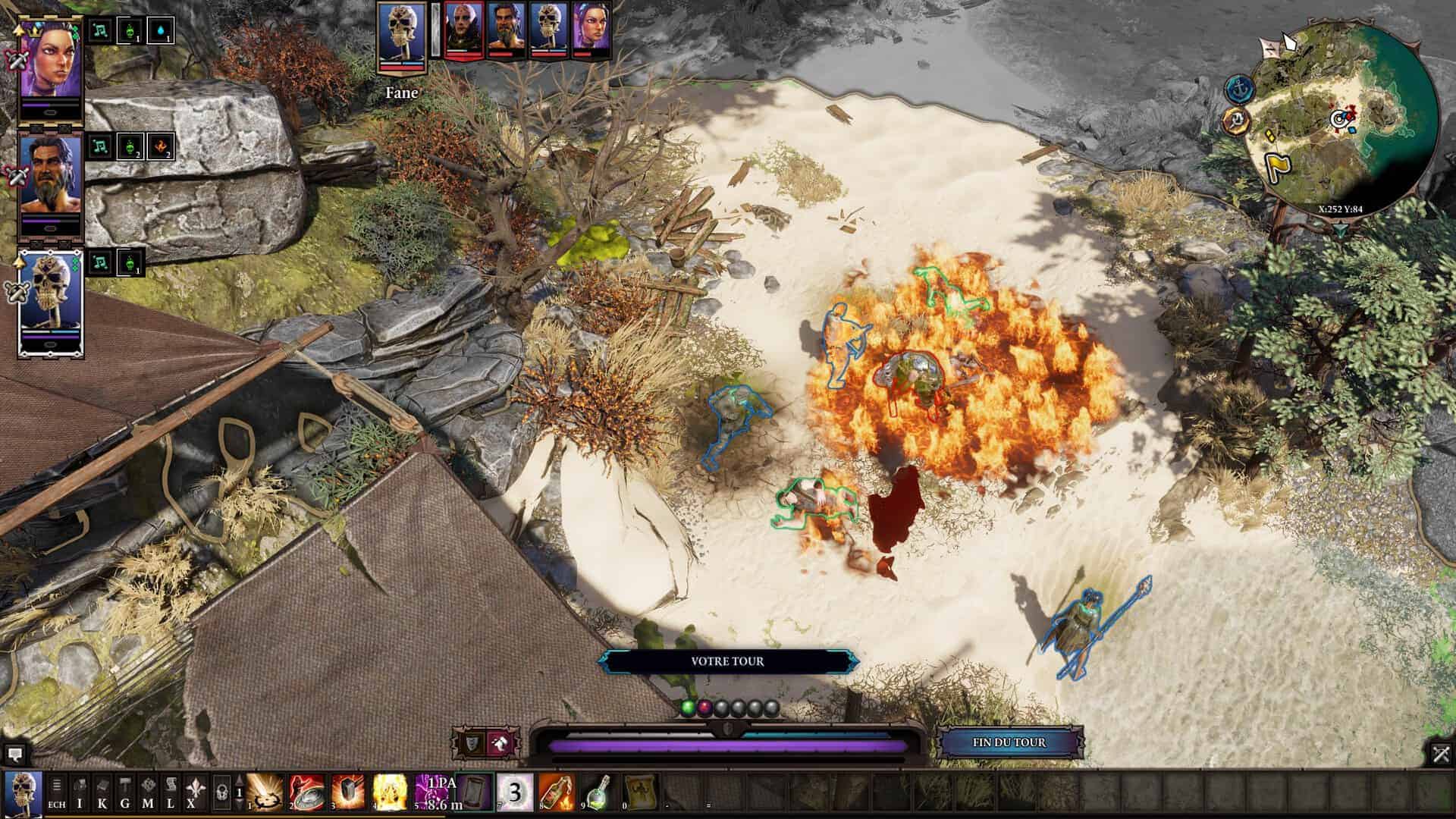The height and width of the screenshot is (819, 1456).
Task: Click the yellow flag marker on minimap
Action: point(1276,165)
